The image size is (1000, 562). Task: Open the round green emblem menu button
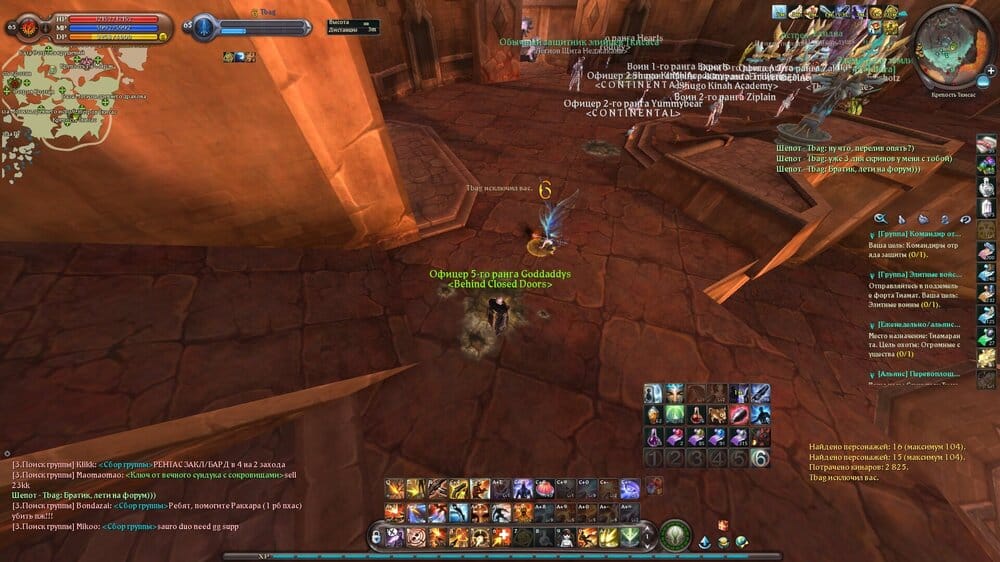[675, 535]
